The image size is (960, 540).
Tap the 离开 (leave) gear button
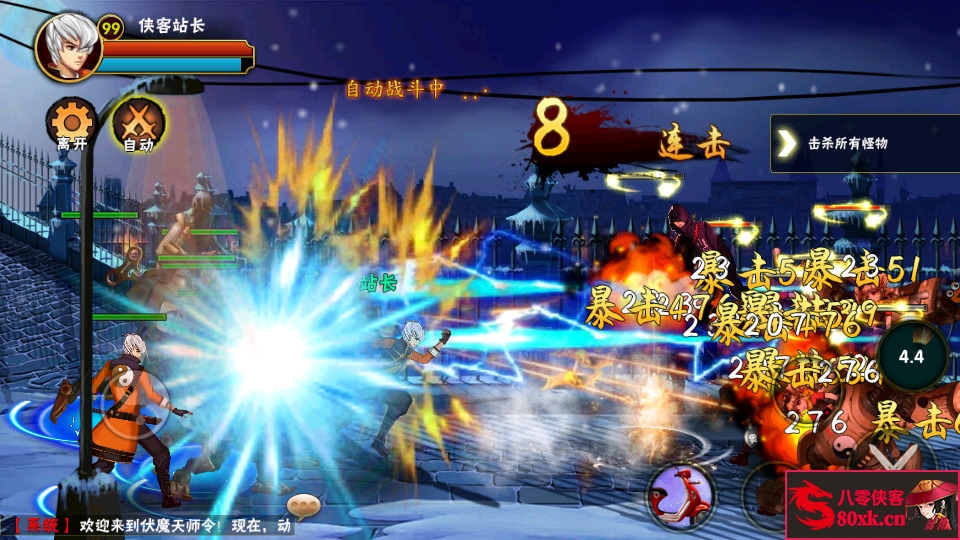(x=71, y=124)
